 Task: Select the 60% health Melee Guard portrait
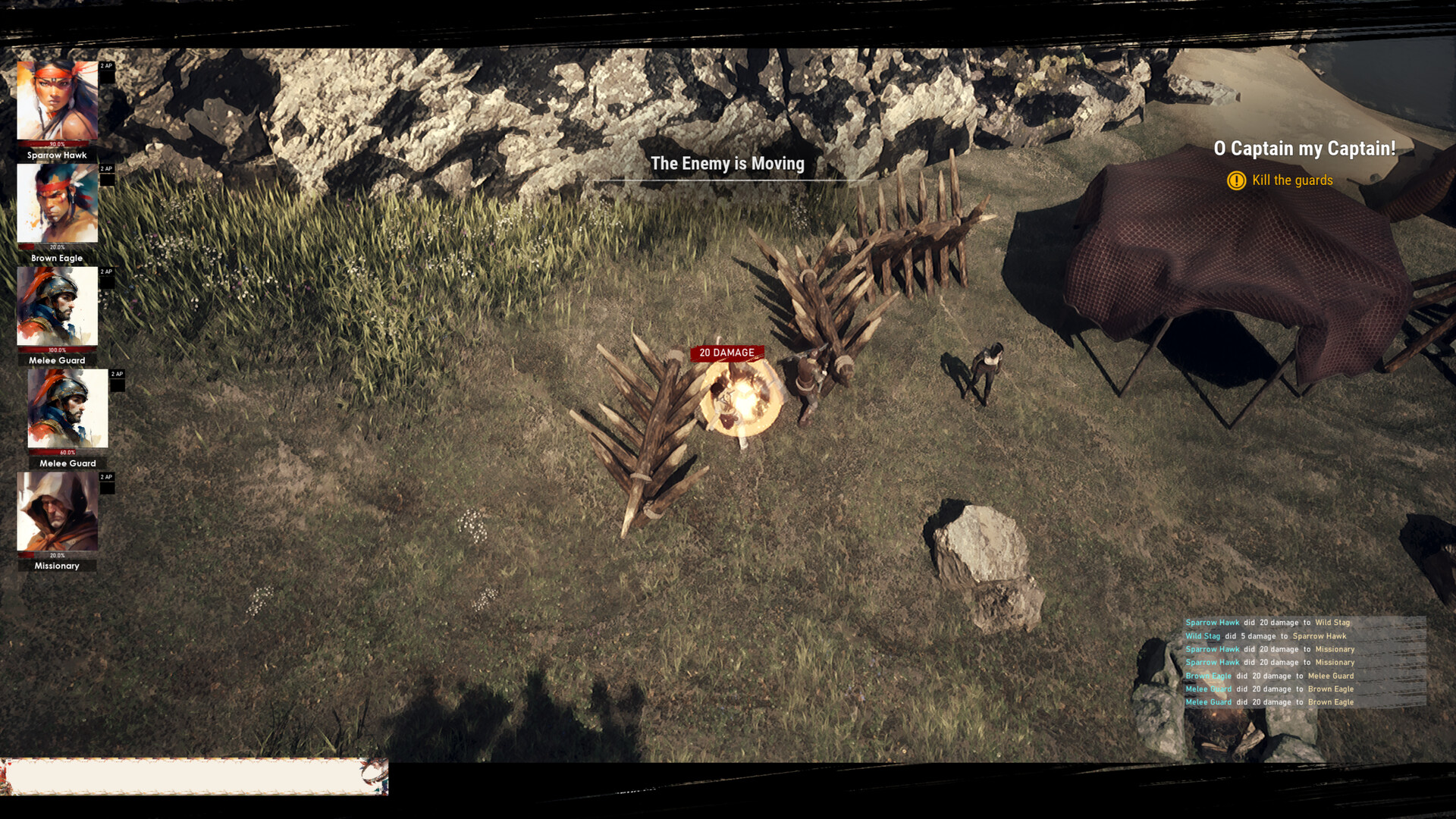[68, 409]
